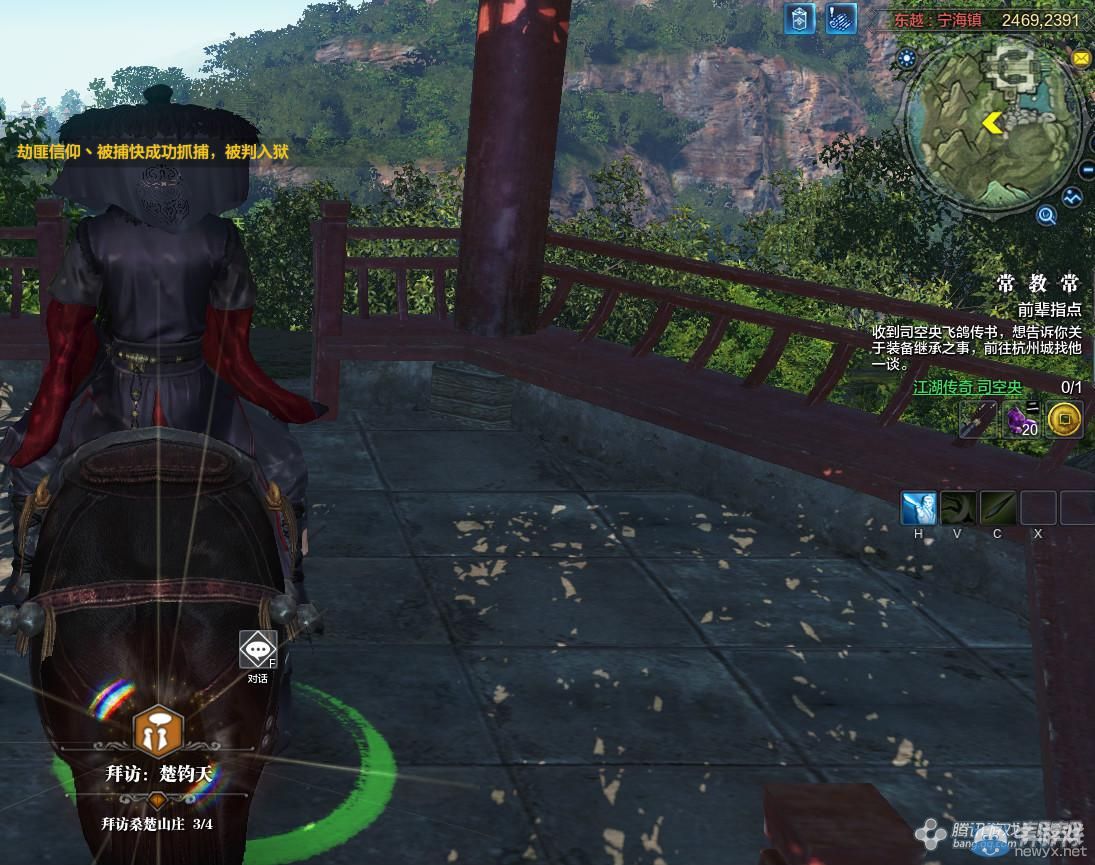The width and height of the screenshot is (1095, 865).
Task: Use the green swirl skill on V
Action: pos(958,508)
